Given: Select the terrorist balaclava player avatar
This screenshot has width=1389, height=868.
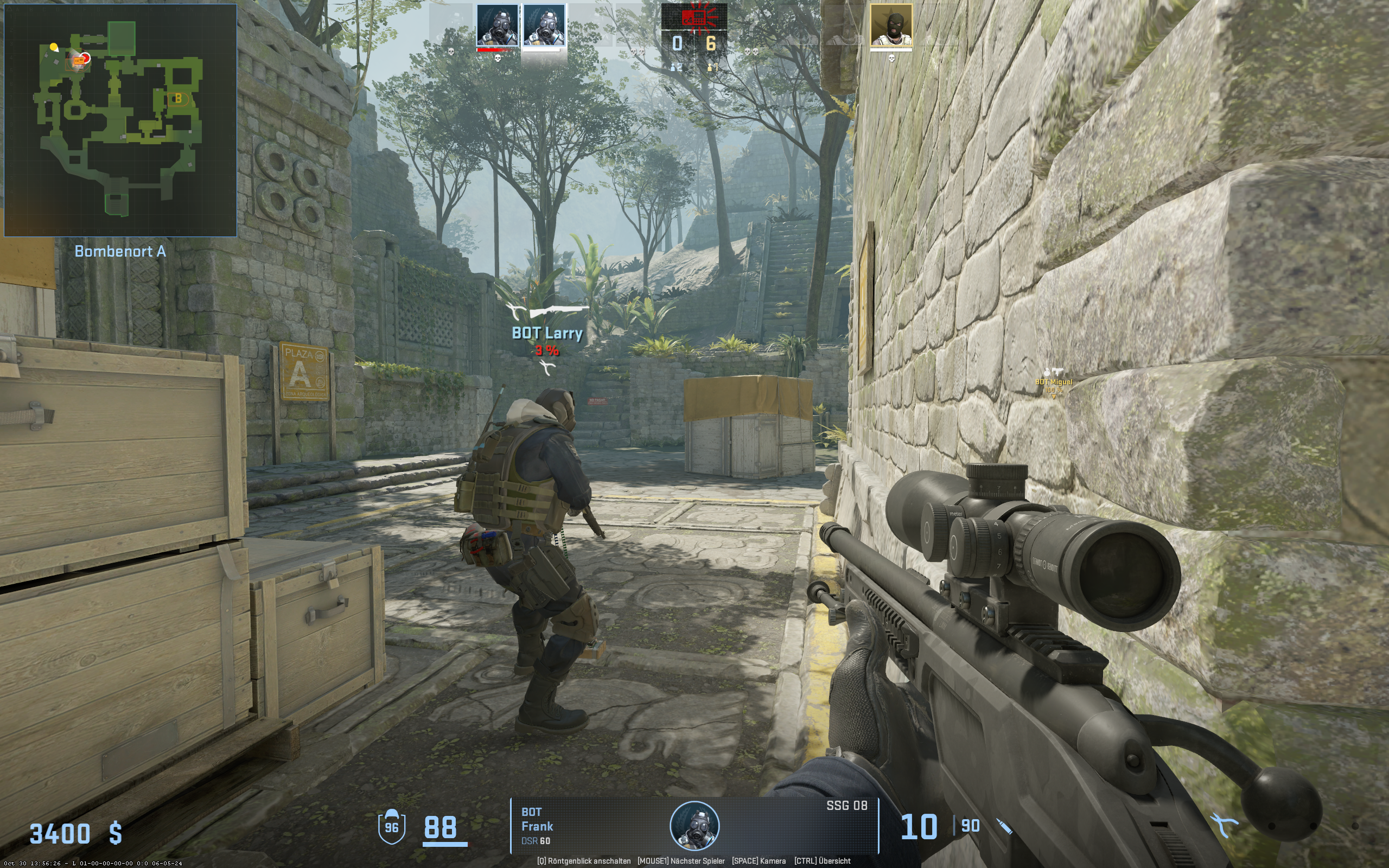Looking at the screenshot, I should [891, 26].
